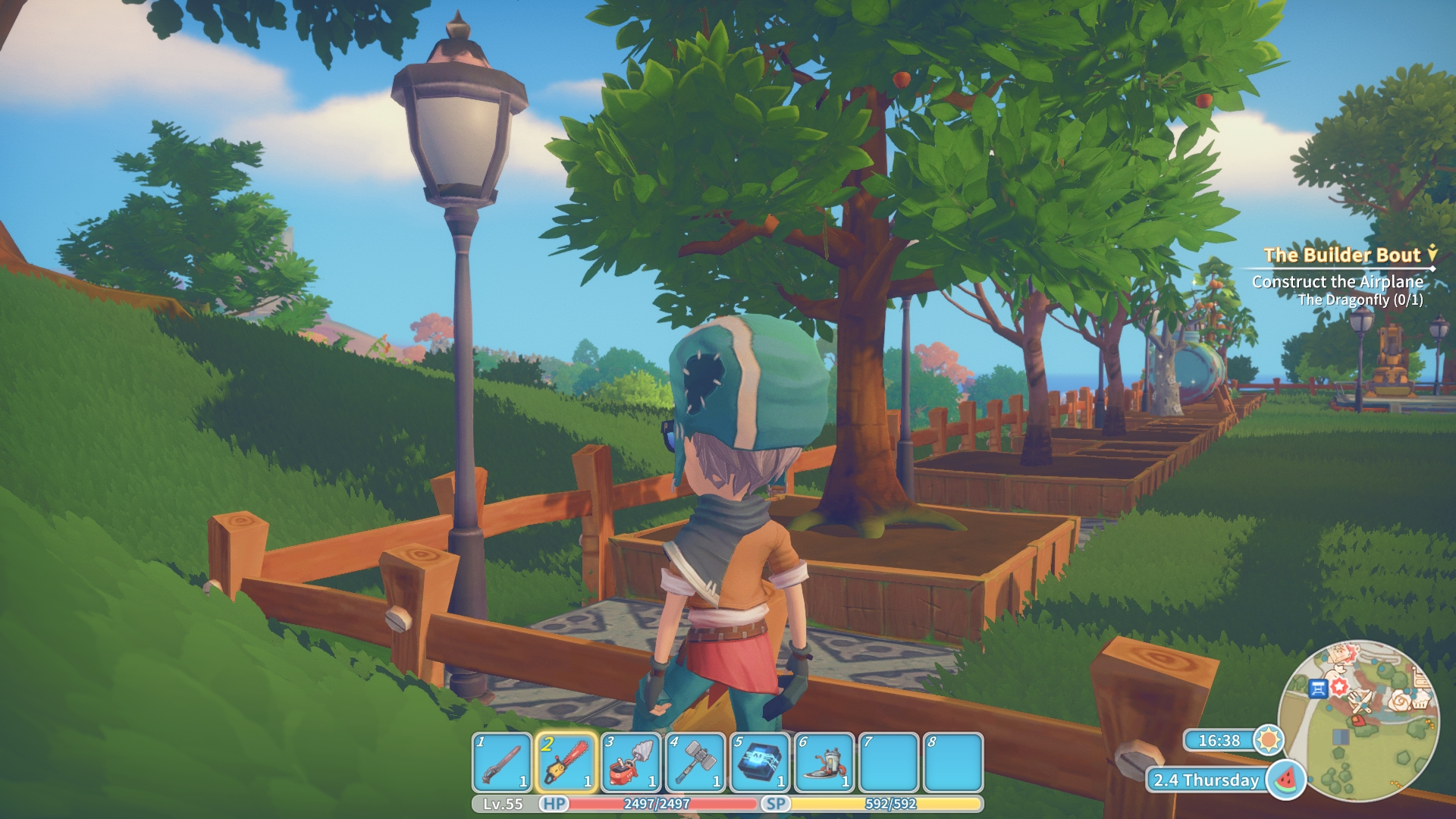Select the red star marker on minimap
Screen dimensions: 1456x819
click(1339, 686)
